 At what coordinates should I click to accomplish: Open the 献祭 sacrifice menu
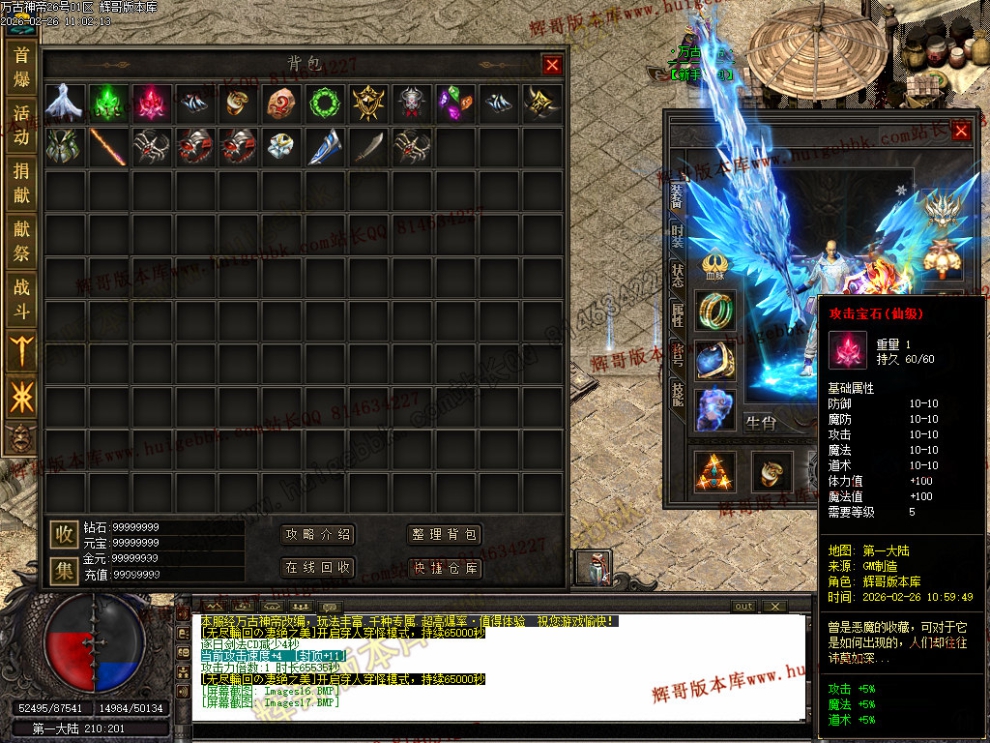coord(21,241)
